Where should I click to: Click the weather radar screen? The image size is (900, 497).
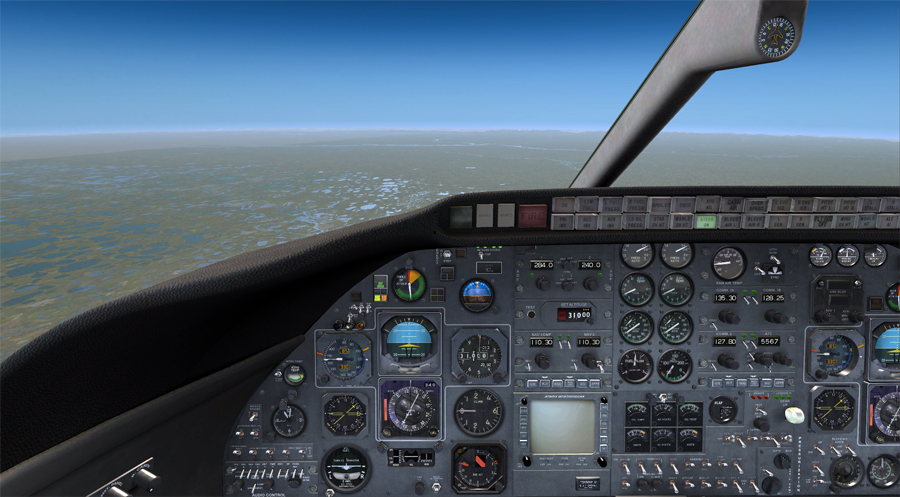pyautogui.click(x=561, y=426)
